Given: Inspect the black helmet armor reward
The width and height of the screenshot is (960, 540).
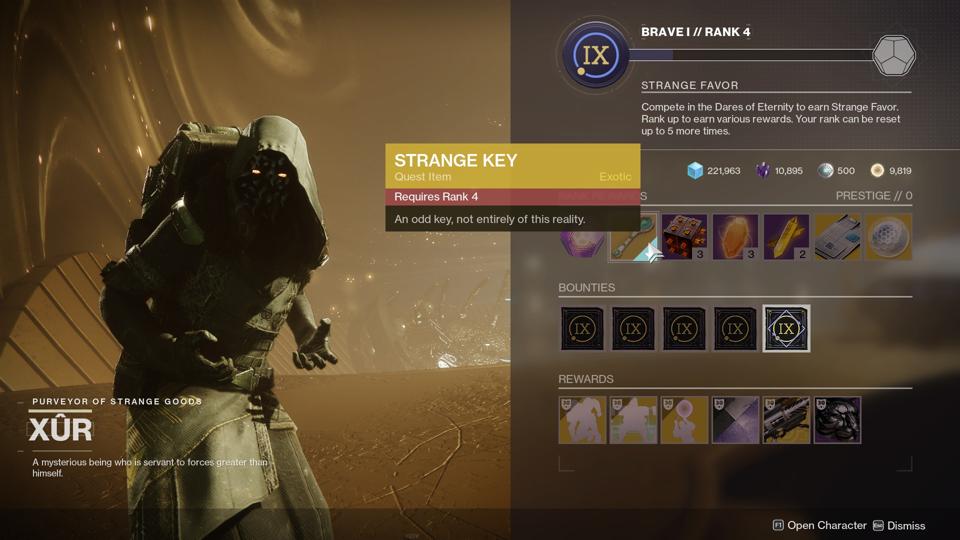Looking at the screenshot, I should [x=837, y=420].
